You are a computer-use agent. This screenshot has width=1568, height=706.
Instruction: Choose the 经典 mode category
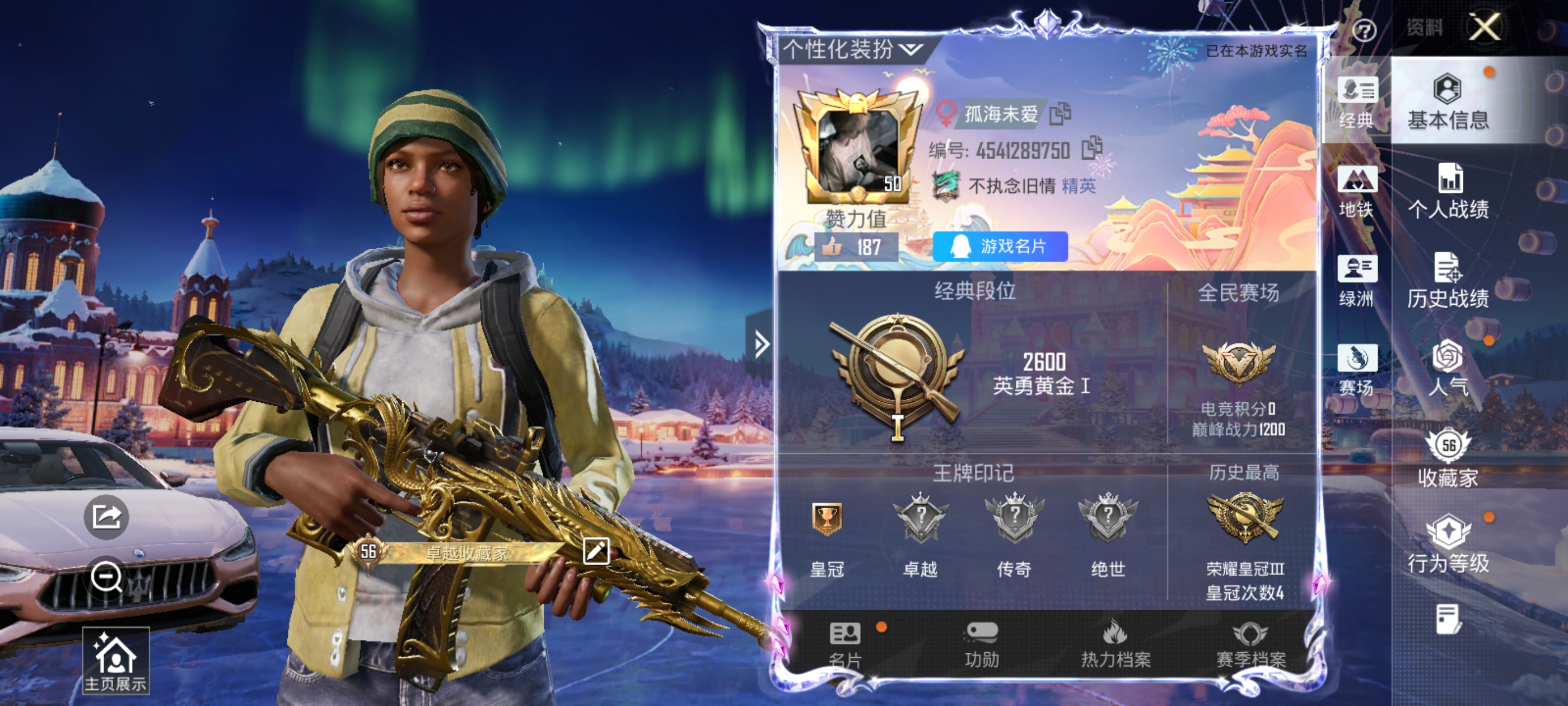[1357, 103]
